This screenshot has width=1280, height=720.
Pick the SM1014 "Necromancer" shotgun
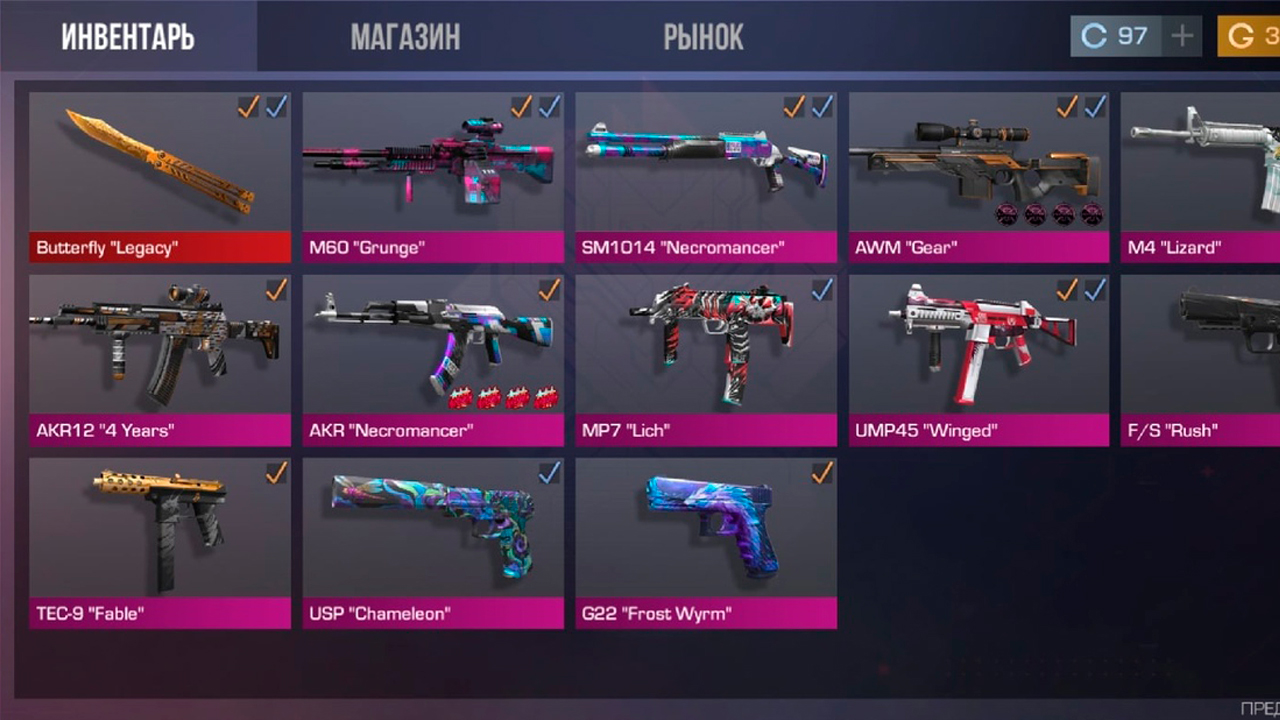pyautogui.click(x=706, y=177)
